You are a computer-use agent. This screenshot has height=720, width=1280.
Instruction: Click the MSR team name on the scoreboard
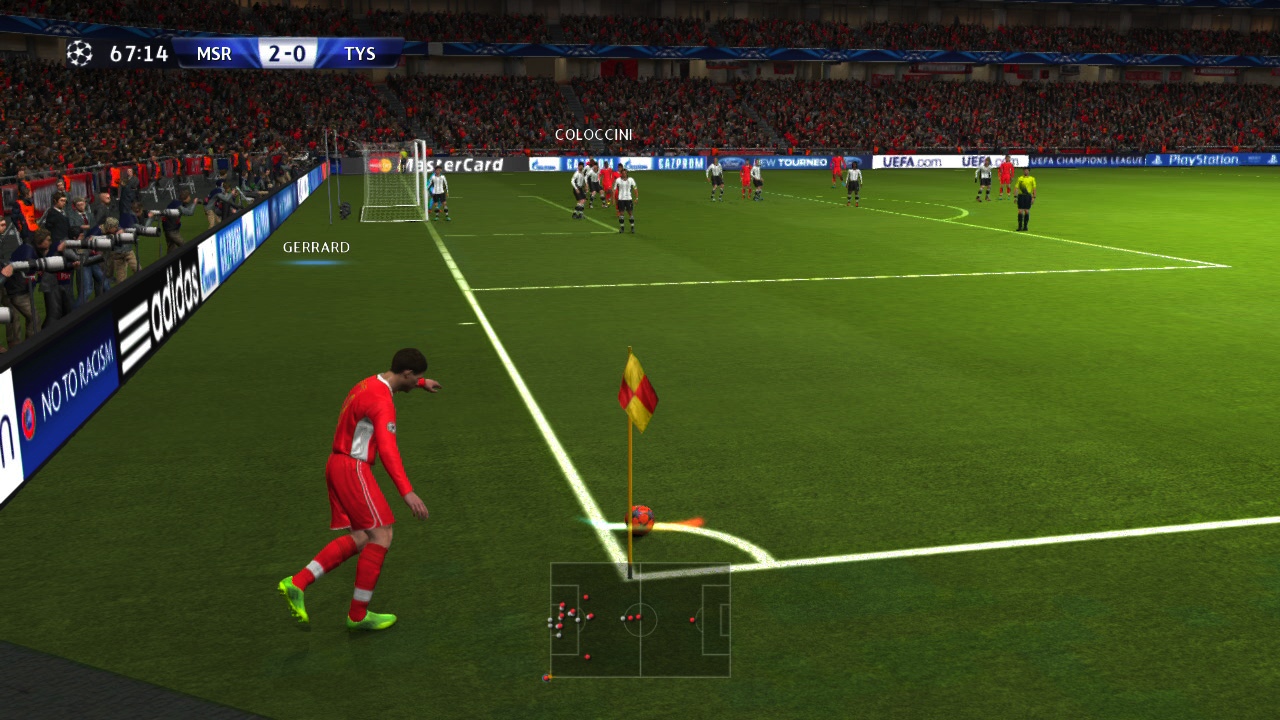pyautogui.click(x=216, y=54)
